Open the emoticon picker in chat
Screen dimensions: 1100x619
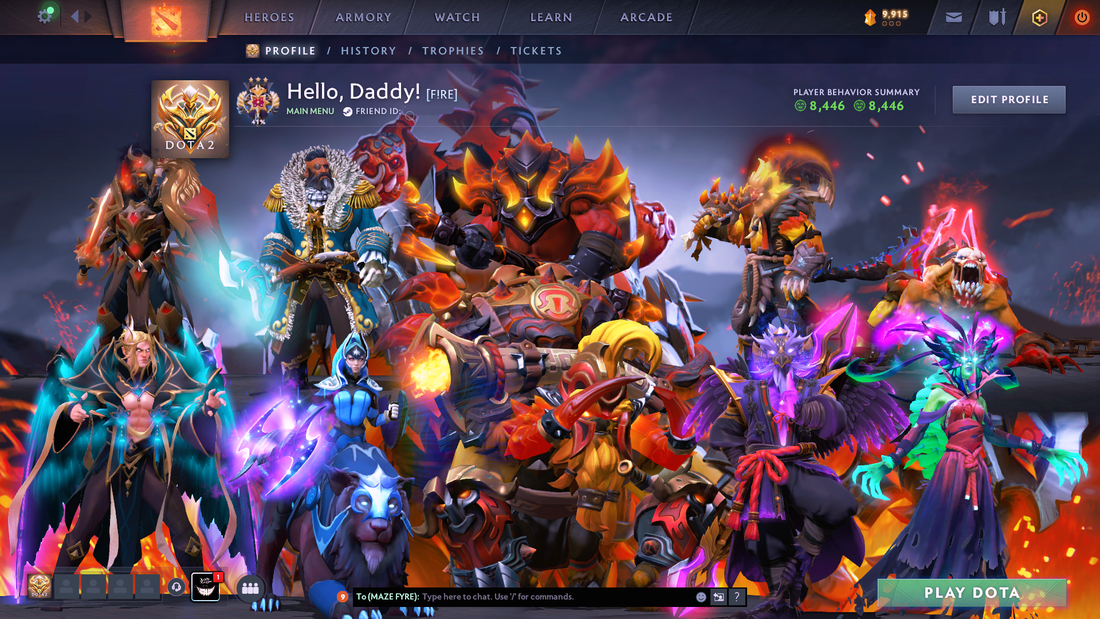coord(701,597)
